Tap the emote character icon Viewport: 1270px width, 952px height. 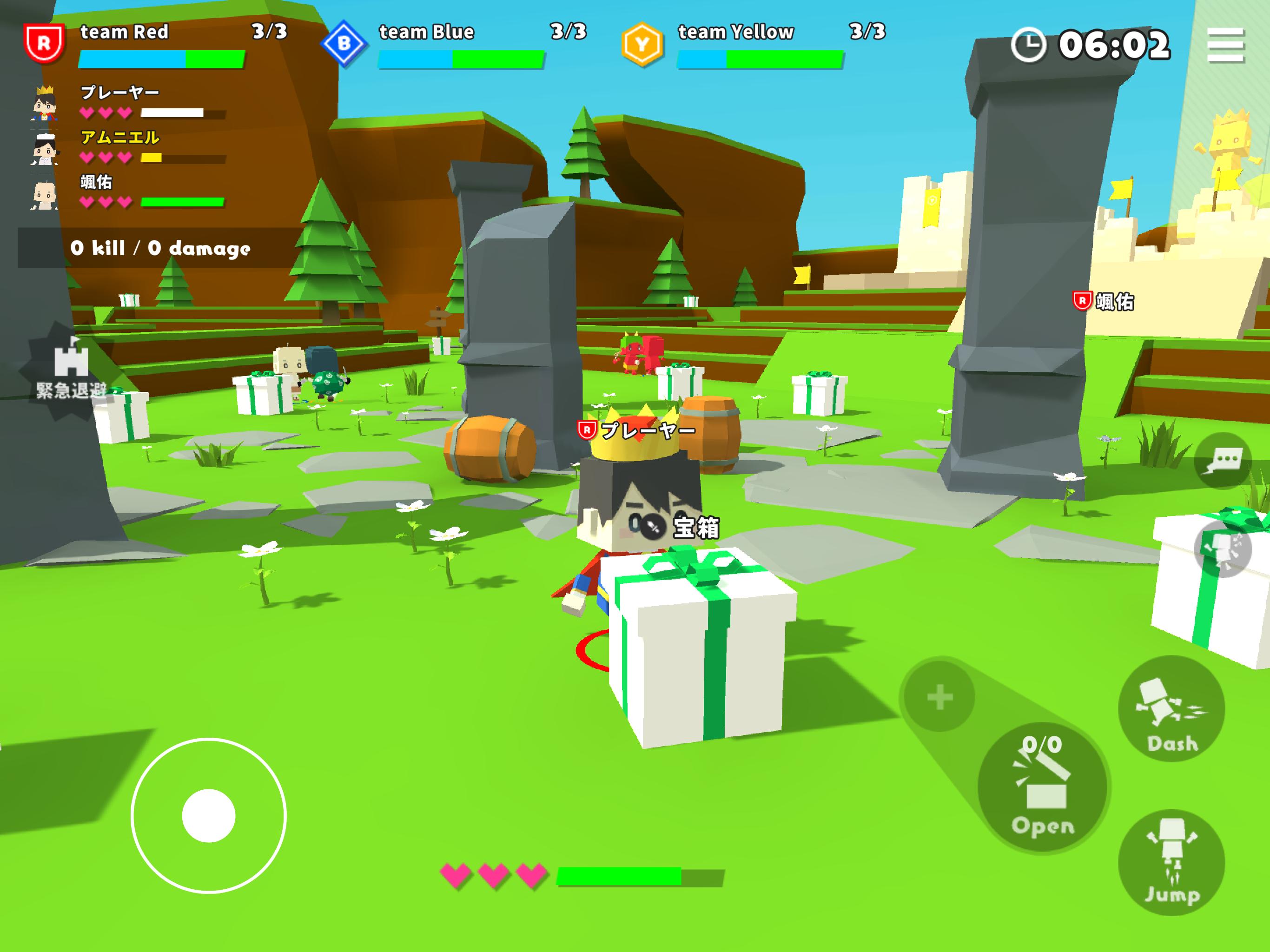tap(1223, 550)
